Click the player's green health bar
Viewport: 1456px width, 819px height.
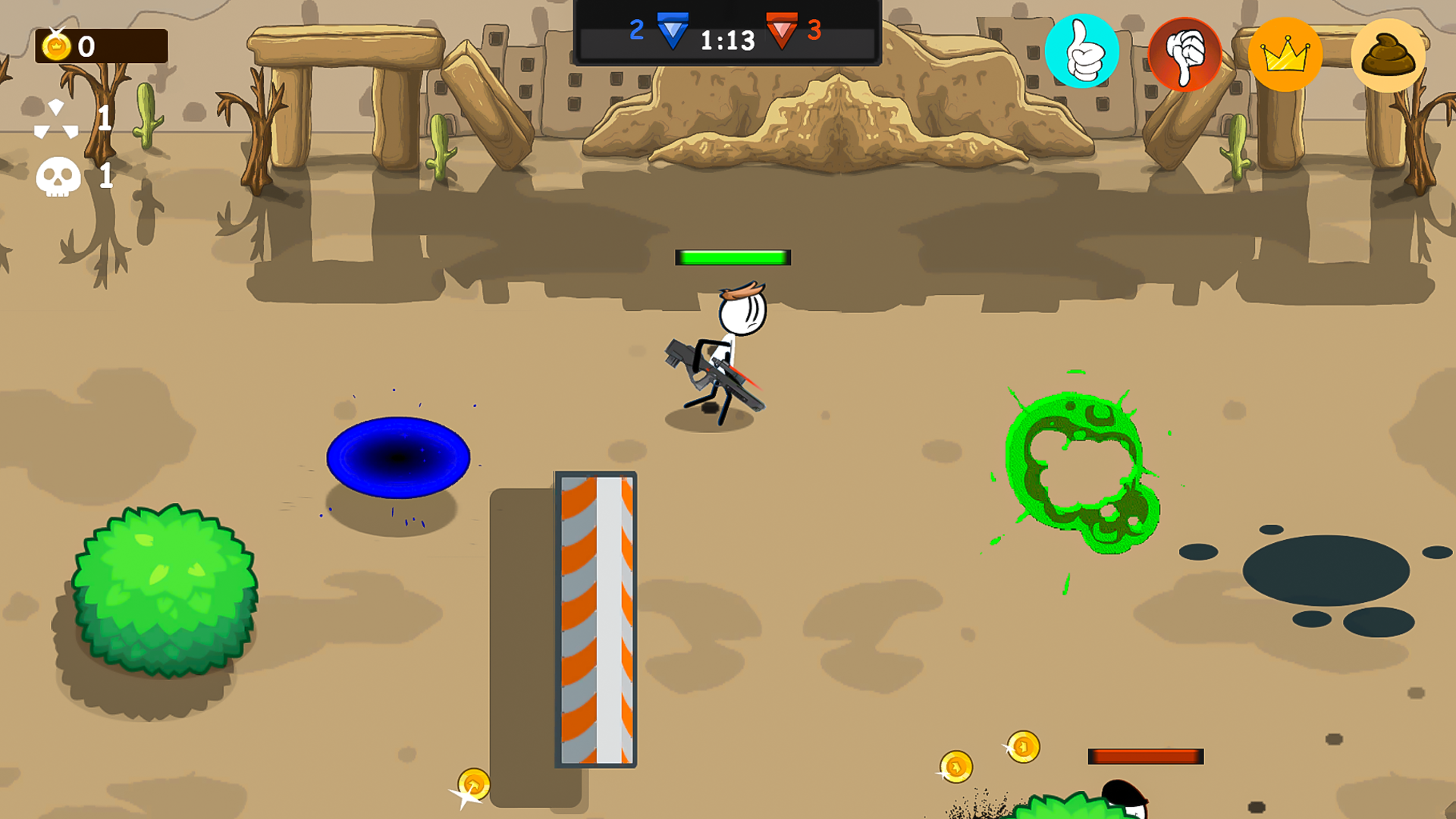tap(733, 257)
